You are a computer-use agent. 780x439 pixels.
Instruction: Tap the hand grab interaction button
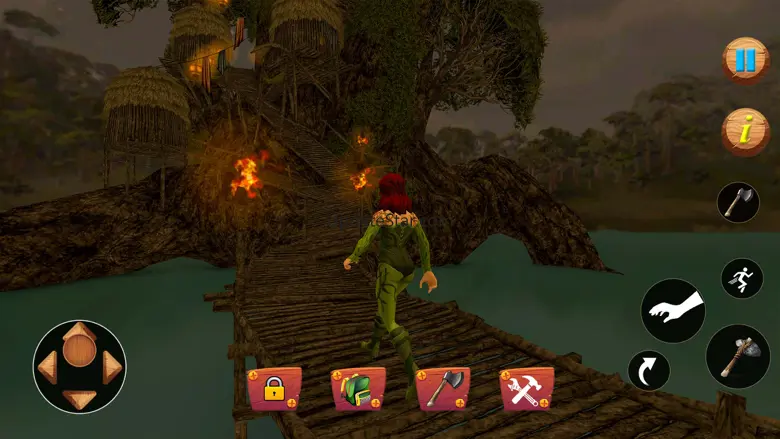pyautogui.click(x=673, y=311)
